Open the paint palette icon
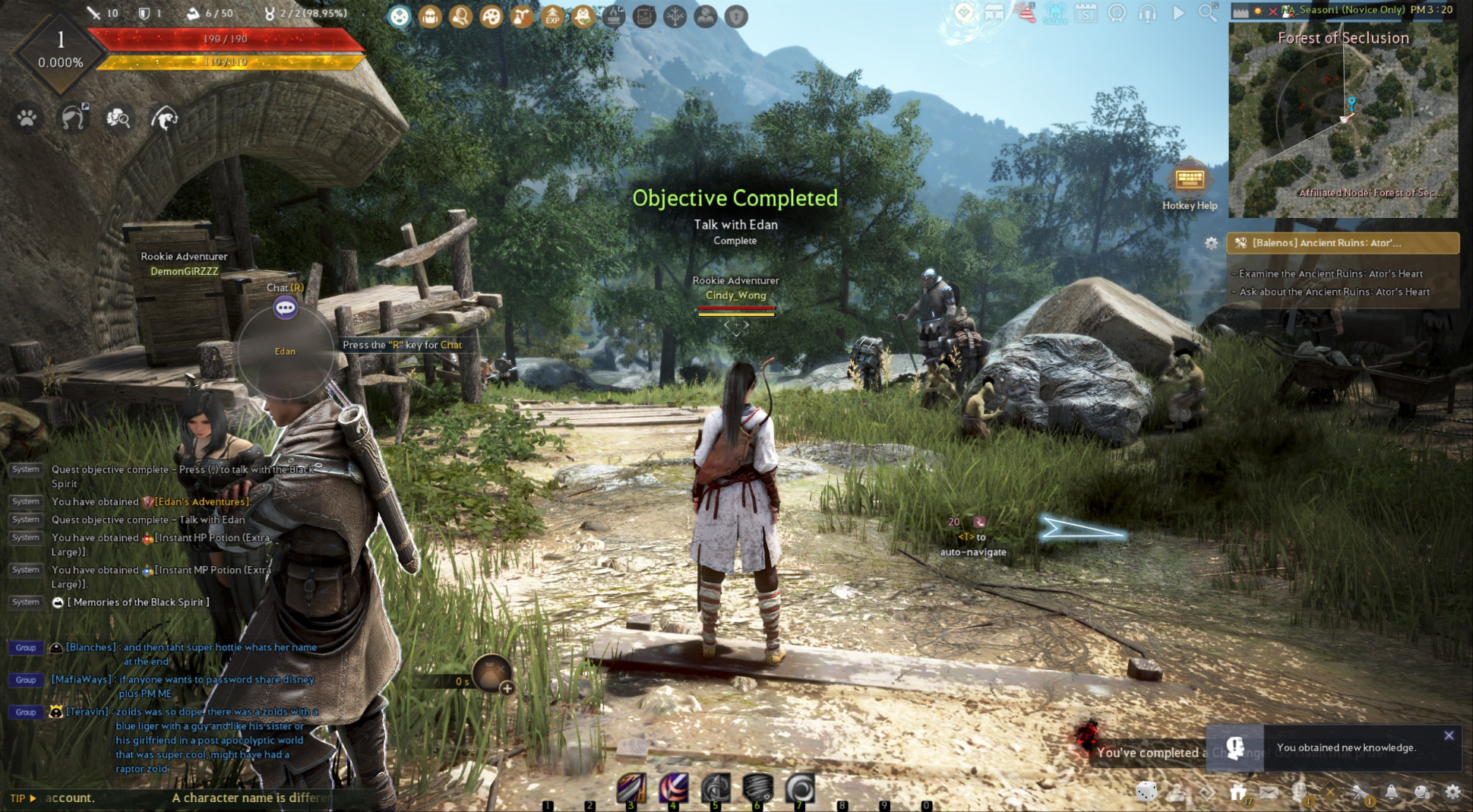The height and width of the screenshot is (812, 1473). pyautogui.click(x=492, y=16)
